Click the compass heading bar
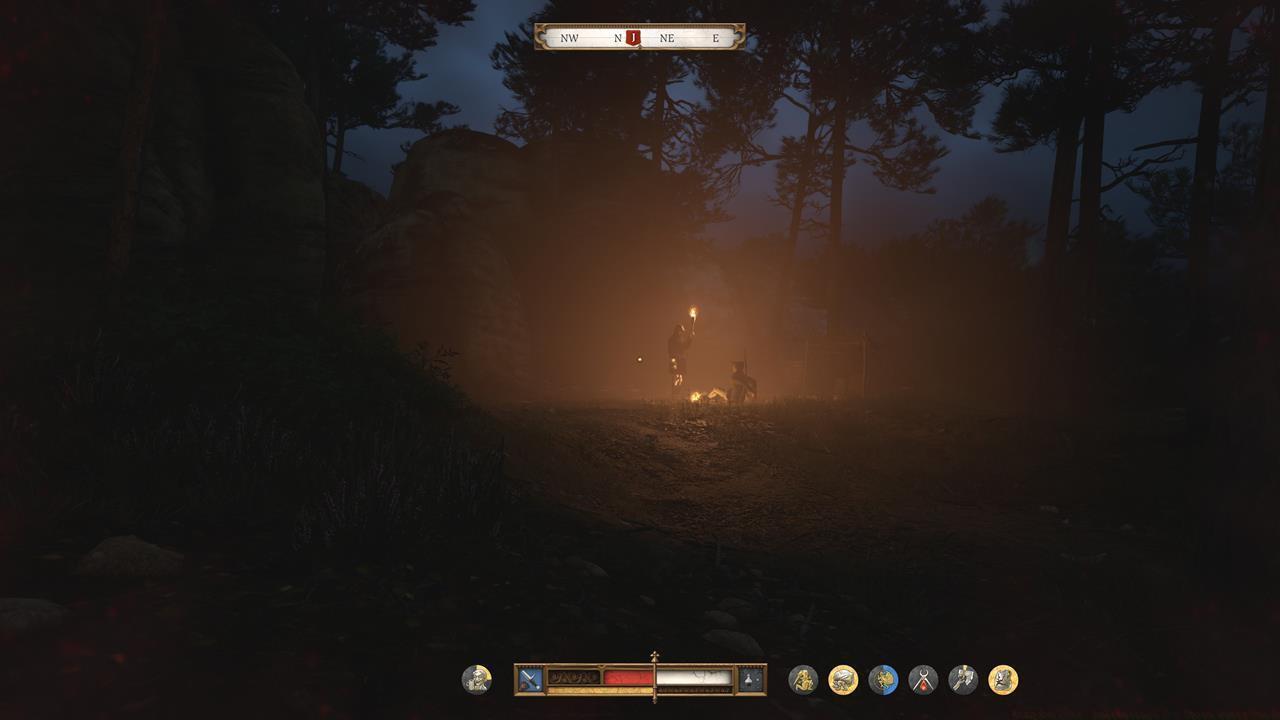The width and height of the screenshot is (1280, 720). pyautogui.click(x=690, y=38)
